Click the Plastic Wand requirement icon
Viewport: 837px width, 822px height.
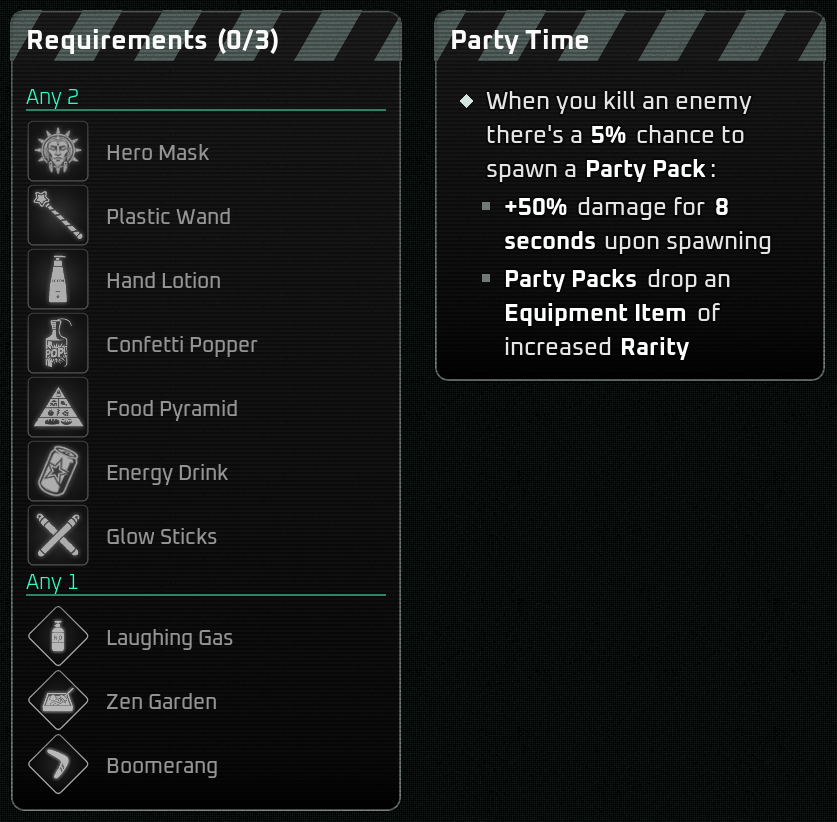tap(58, 216)
